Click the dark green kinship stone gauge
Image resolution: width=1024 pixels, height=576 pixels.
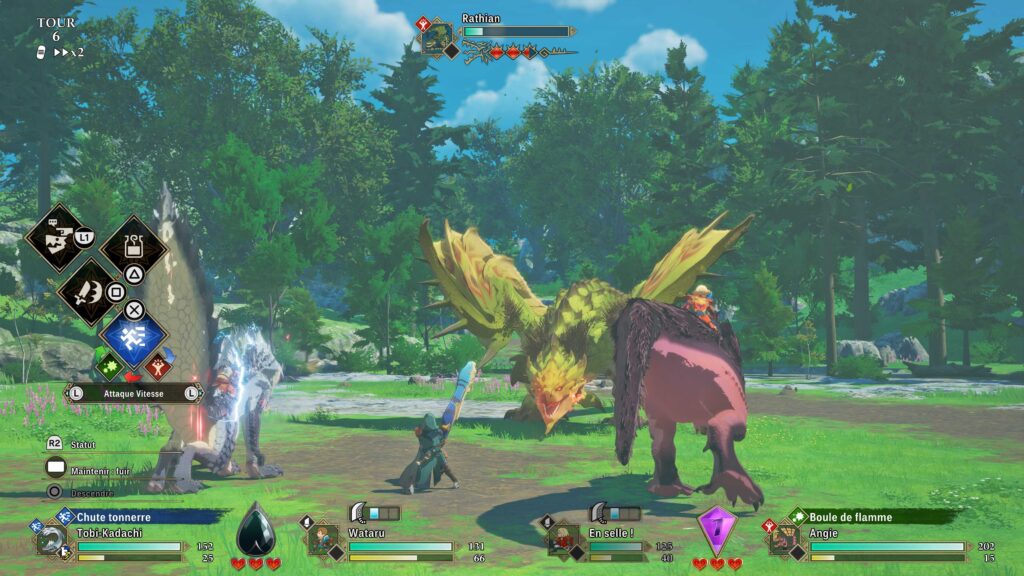tap(256, 531)
